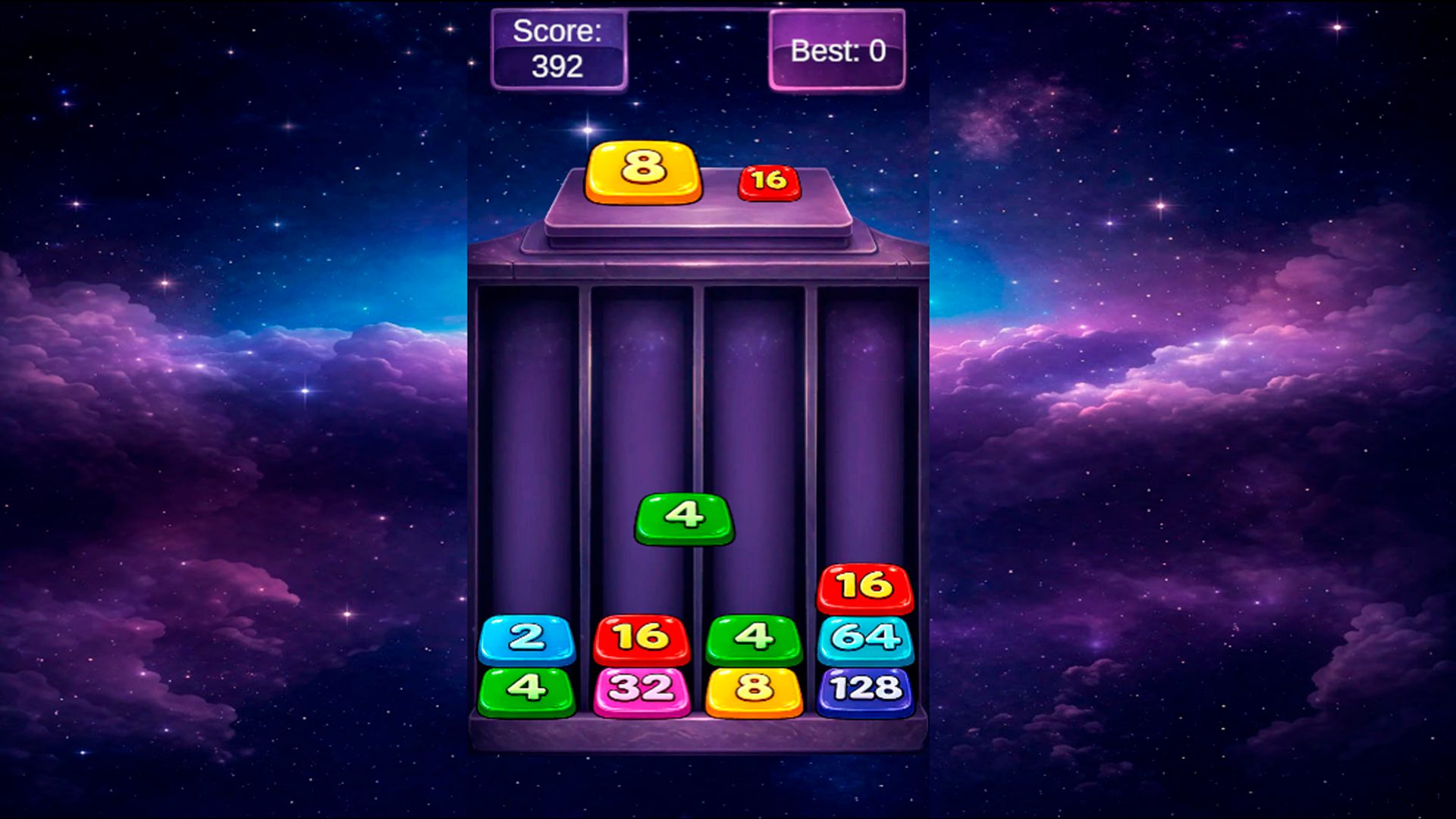Select the small red 16 tile beside the 8
This screenshot has height=819, width=1456.
(x=768, y=180)
